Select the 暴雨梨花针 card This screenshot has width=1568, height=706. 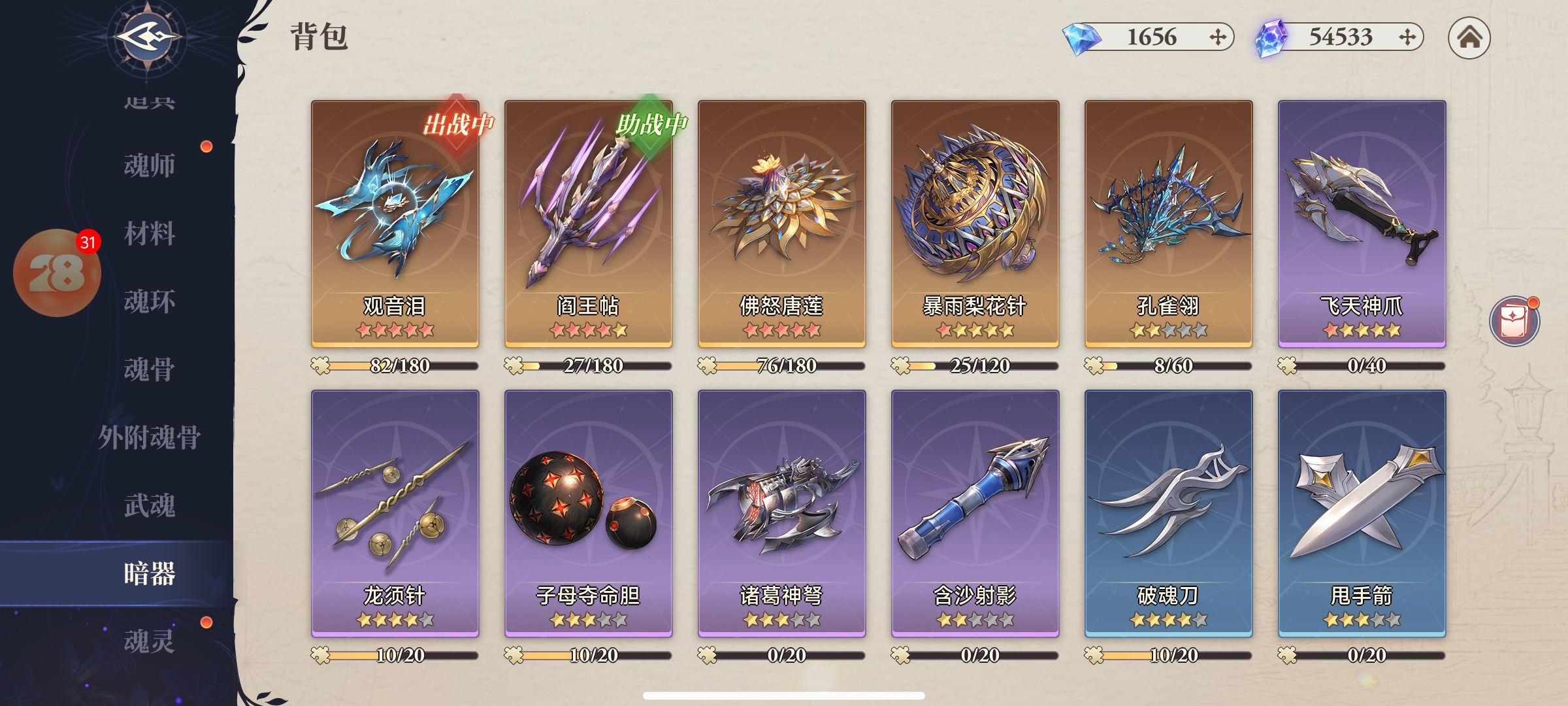pyautogui.click(x=975, y=222)
